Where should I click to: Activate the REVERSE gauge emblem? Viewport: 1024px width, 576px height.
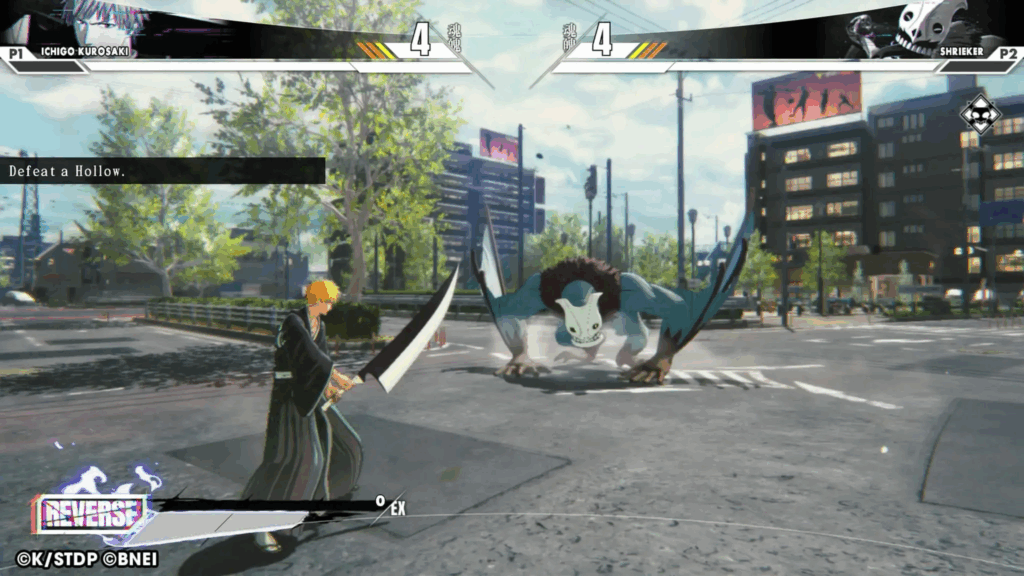tap(92, 514)
